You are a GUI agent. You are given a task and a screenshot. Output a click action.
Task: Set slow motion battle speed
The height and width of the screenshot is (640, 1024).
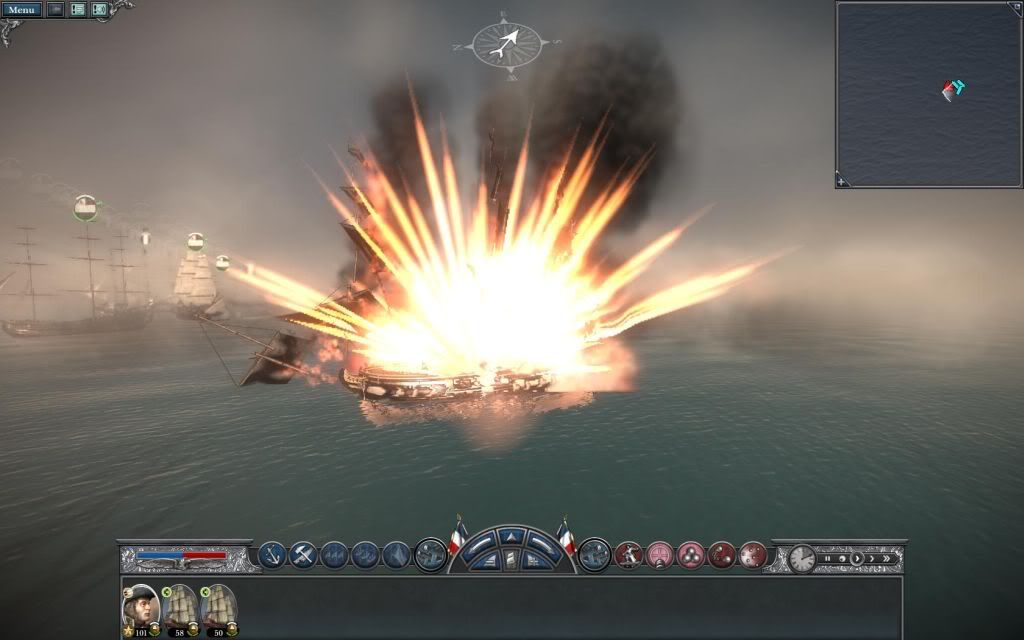coord(842,558)
